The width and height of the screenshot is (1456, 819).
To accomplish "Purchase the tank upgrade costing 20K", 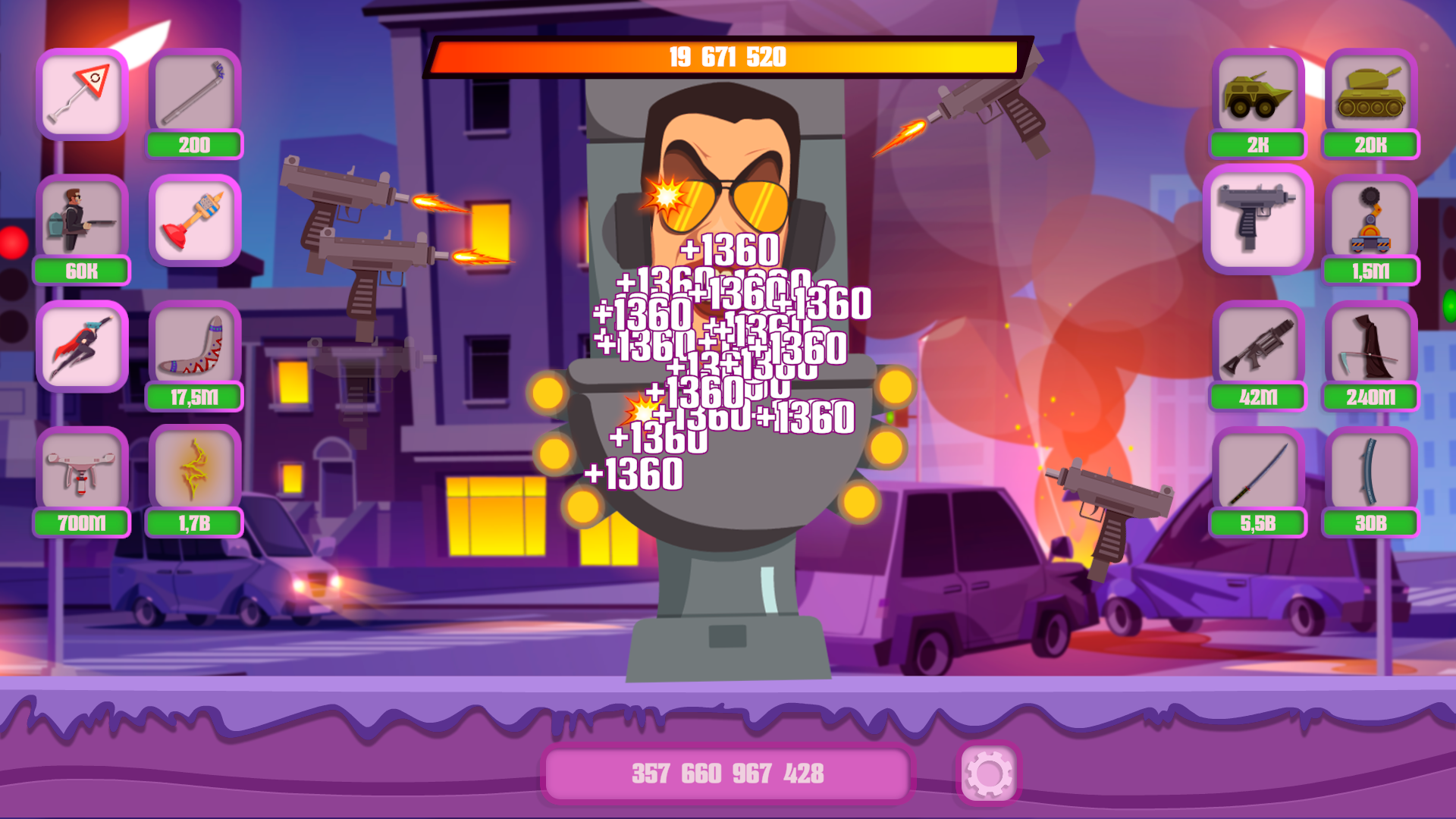I will point(1371,95).
